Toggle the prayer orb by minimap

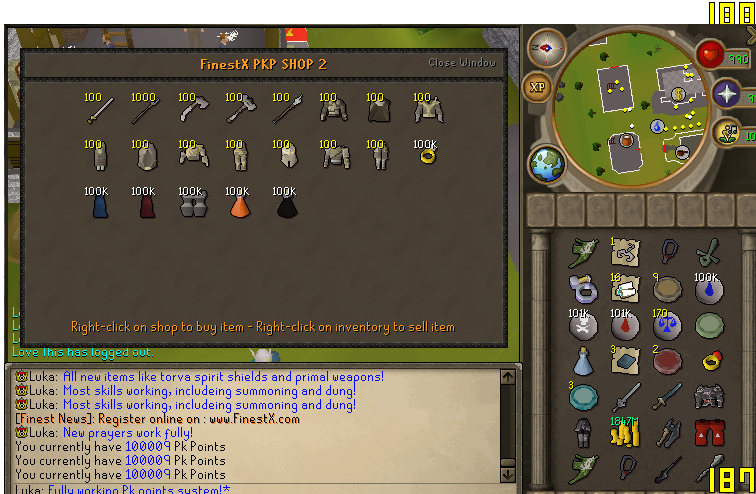click(728, 97)
